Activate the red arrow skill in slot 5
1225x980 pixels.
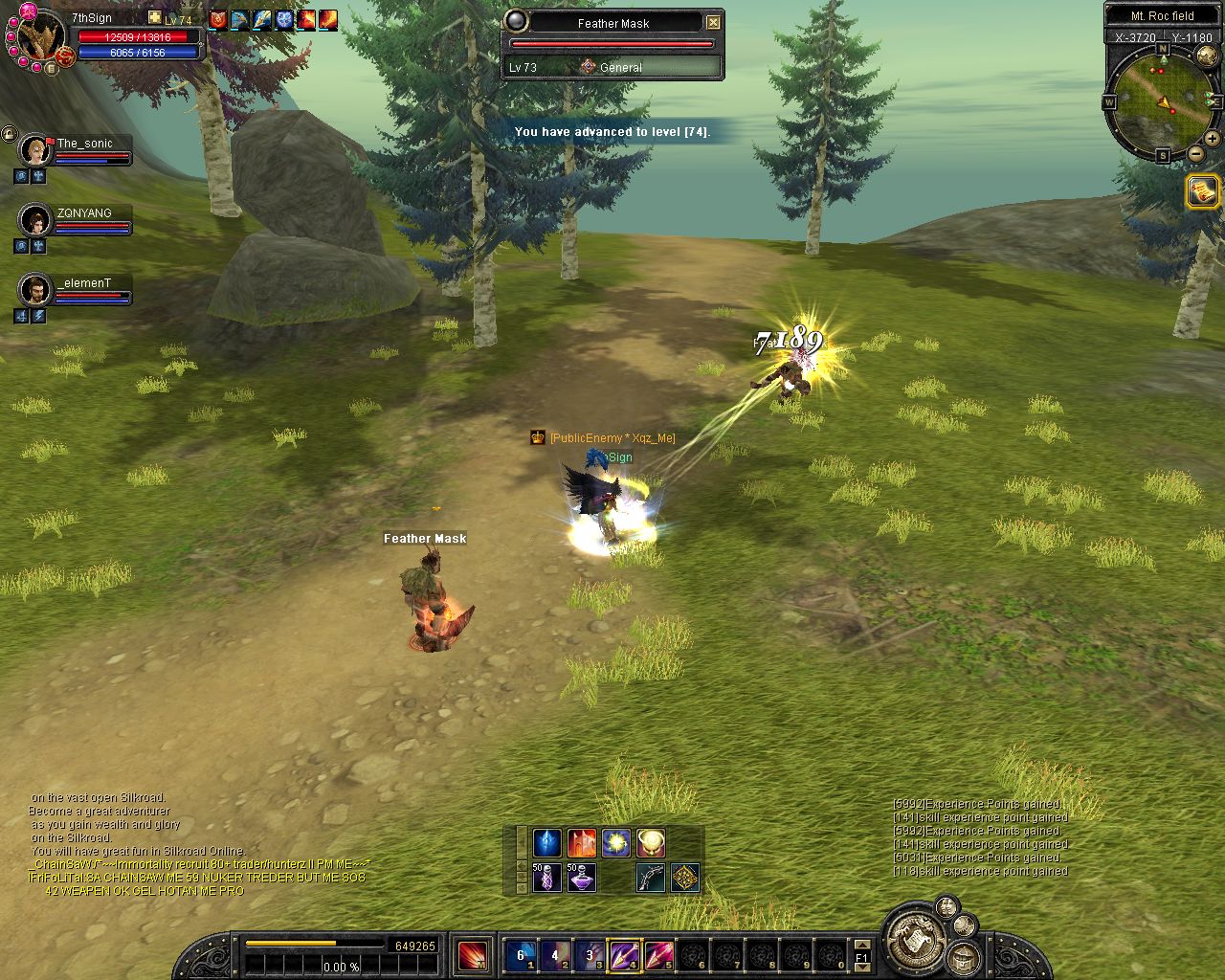(x=658, y=955)
